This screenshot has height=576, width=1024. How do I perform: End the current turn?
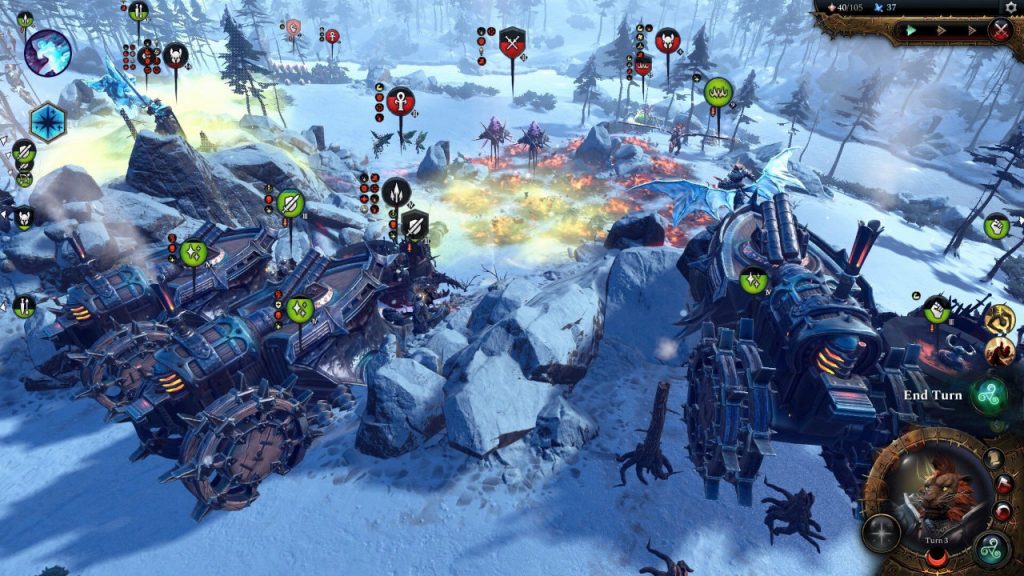click(x=988, y=394)
